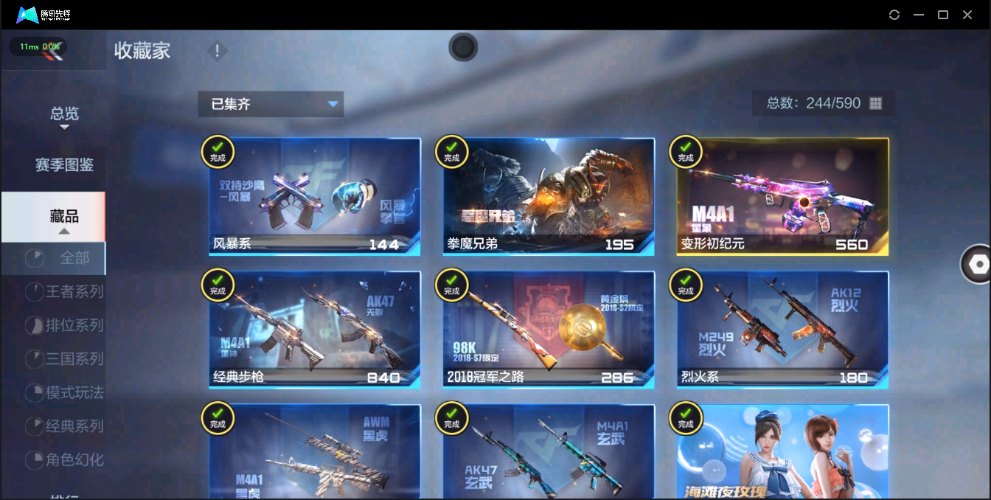Maximize the emulator window
991x500 pixels.
[x=942, y=15]
